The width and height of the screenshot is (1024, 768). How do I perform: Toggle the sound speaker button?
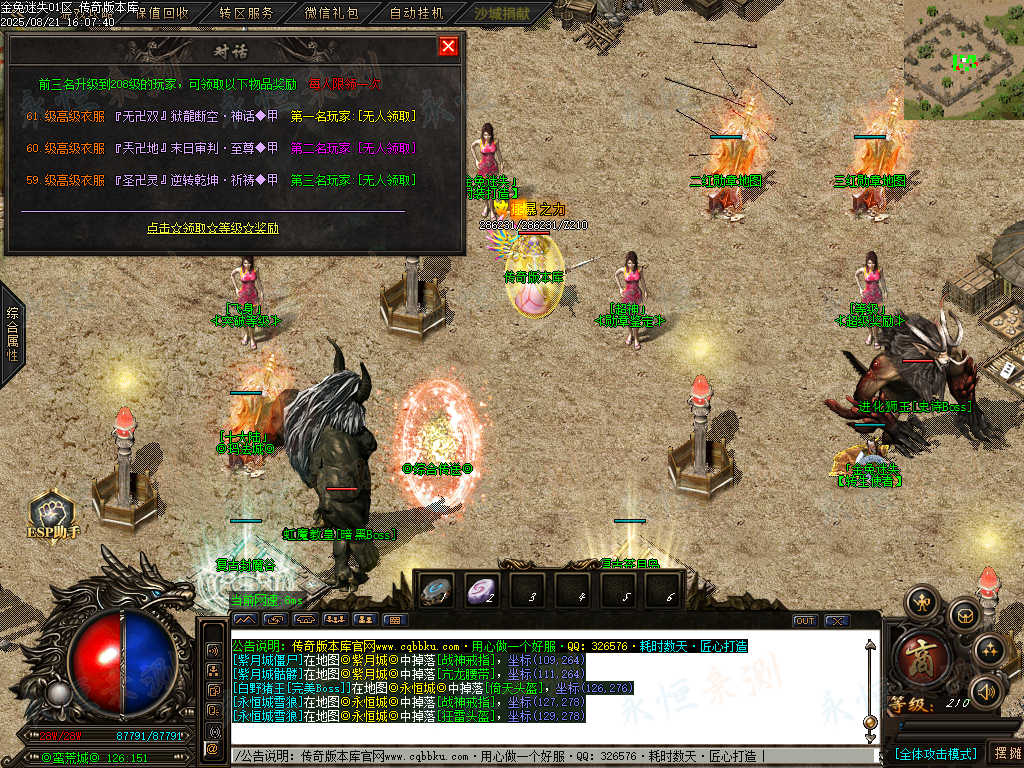(988, 691)
